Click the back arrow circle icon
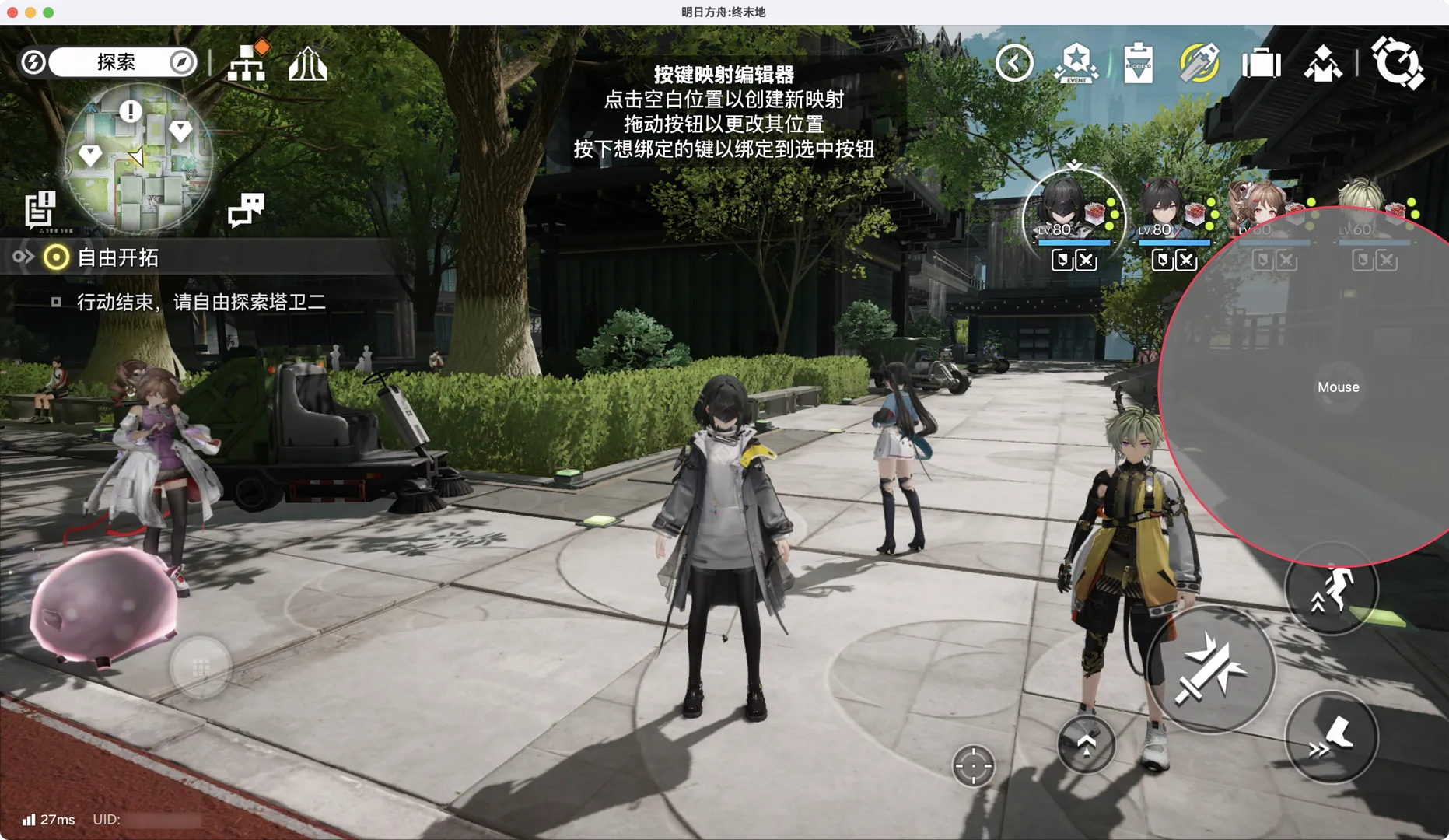Image resolution: width=1449 pixels, height=840 pixels. click(1014, 63)
